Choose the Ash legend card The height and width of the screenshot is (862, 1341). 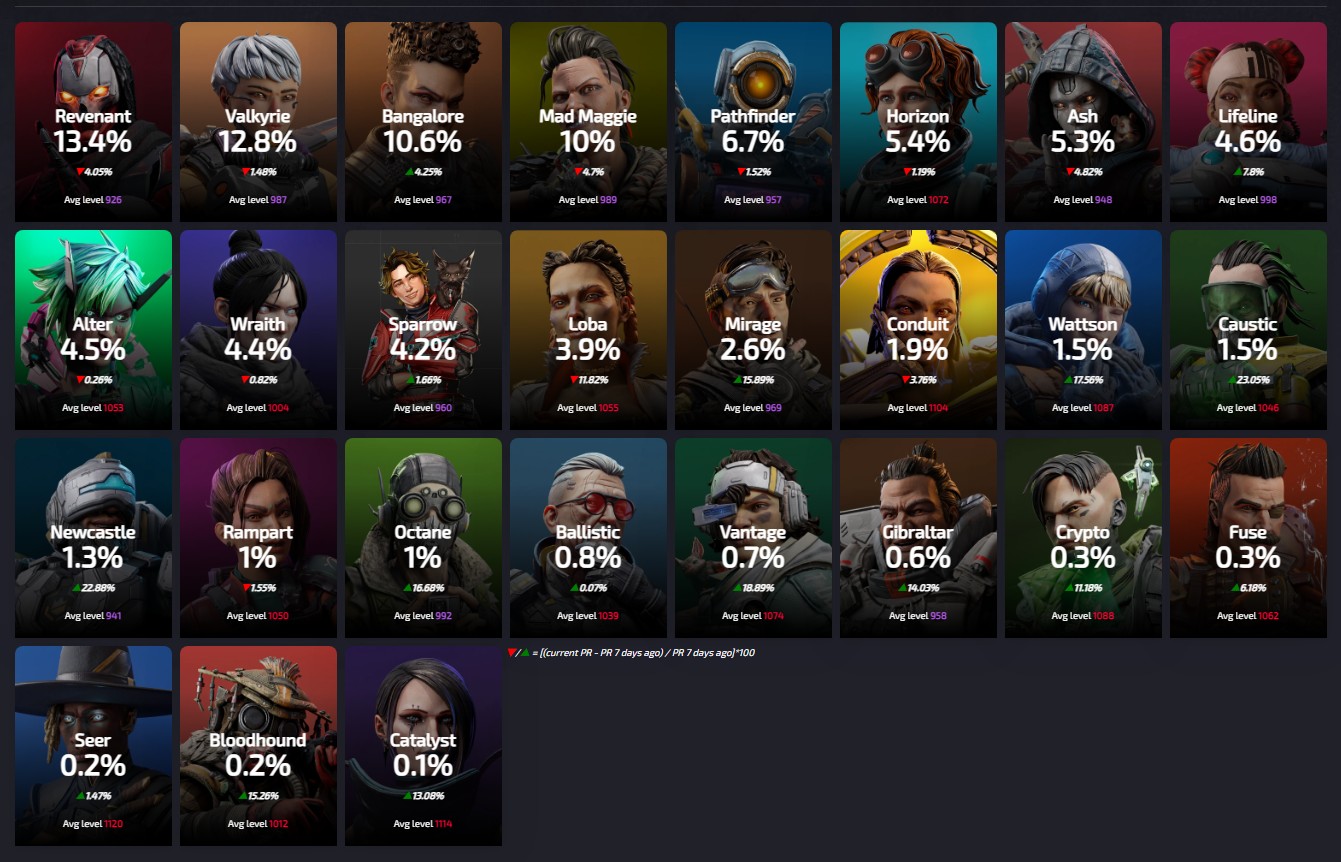[x=1083, y=122]
